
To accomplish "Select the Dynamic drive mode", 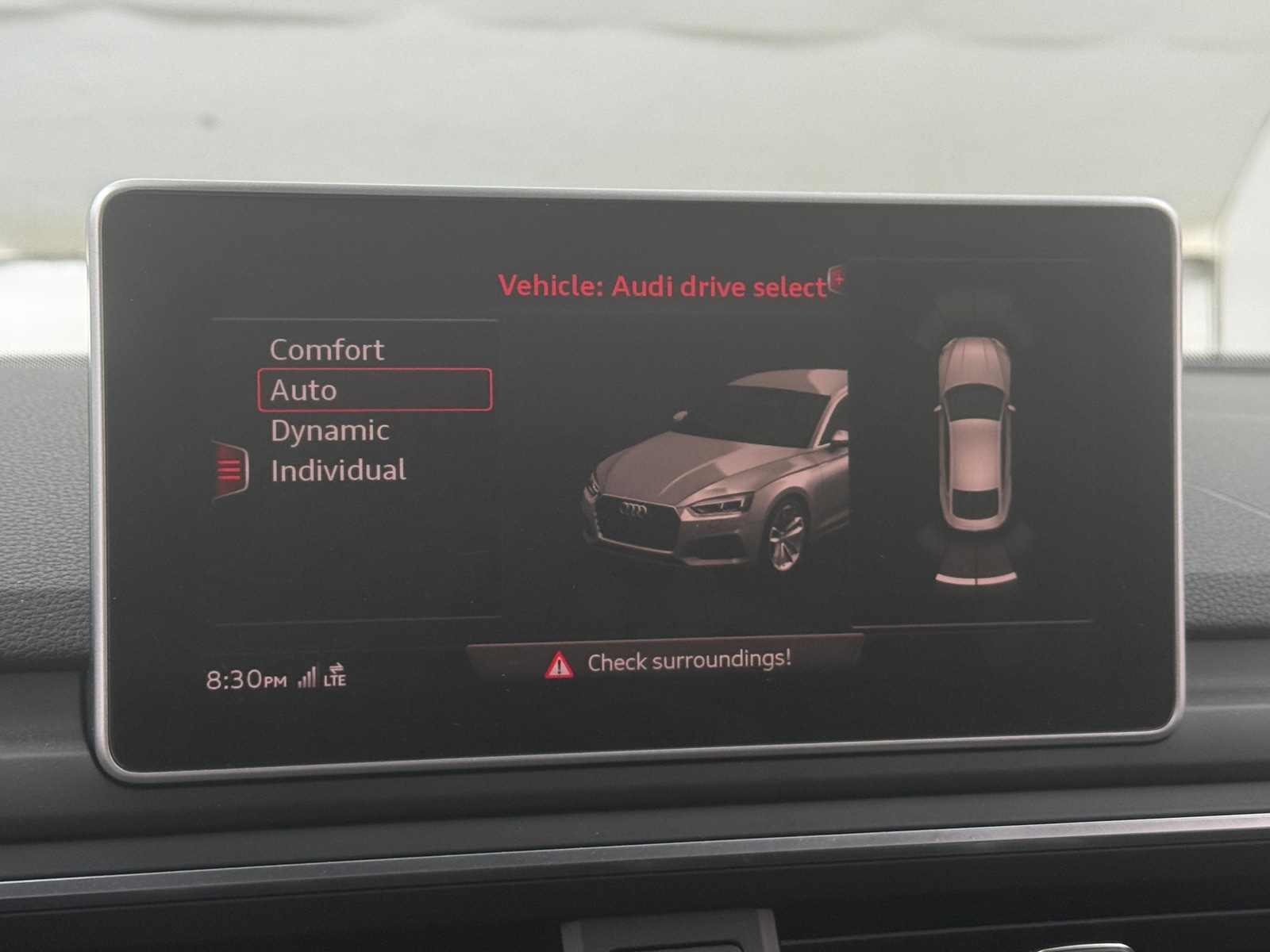I will point(329,430).
